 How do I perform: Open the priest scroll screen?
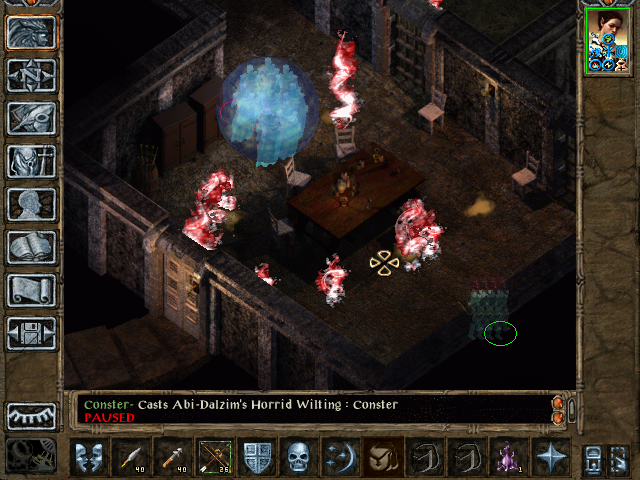[31, 290]
